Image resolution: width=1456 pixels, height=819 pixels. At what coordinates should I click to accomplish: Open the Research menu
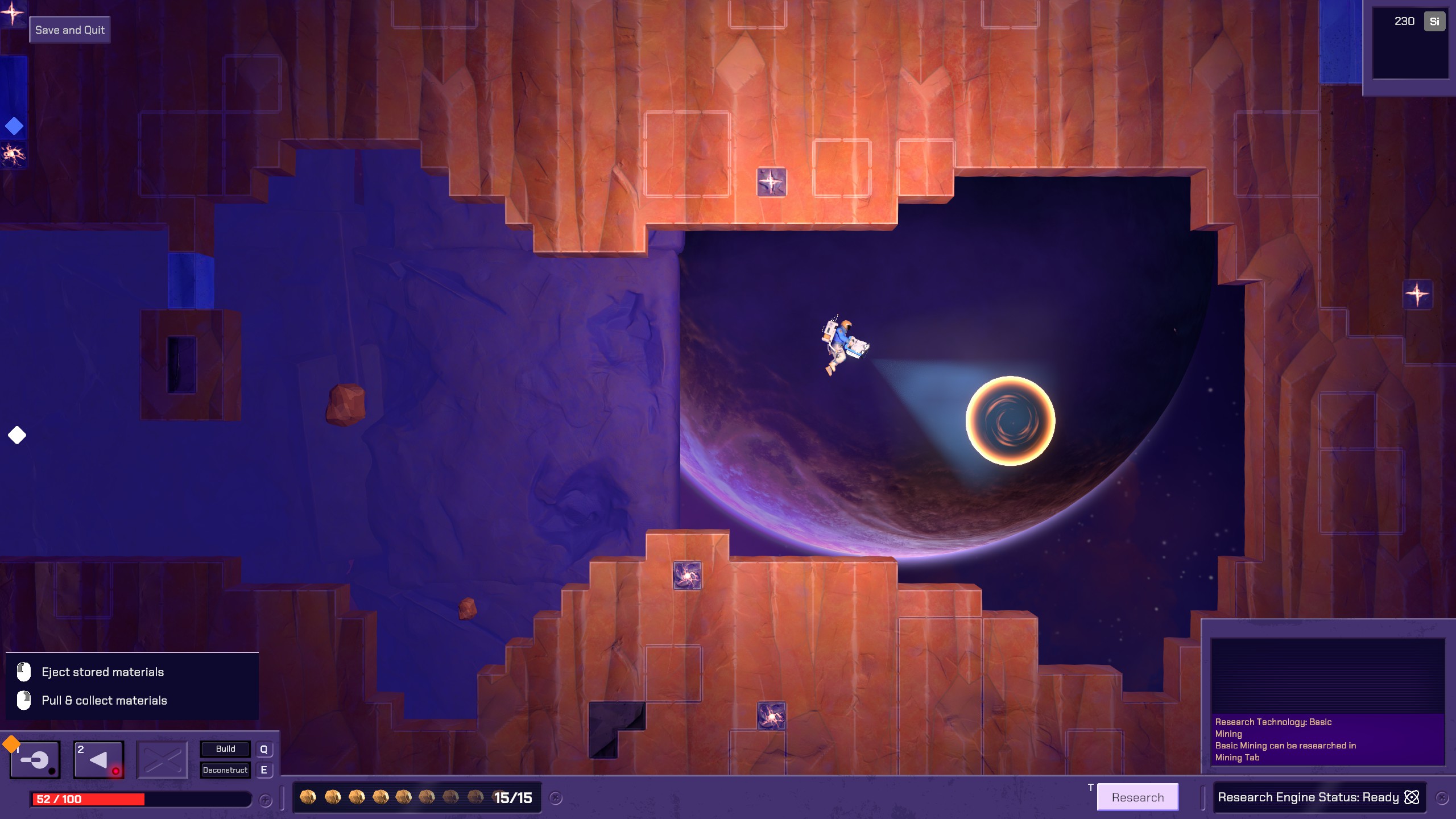1137,797
